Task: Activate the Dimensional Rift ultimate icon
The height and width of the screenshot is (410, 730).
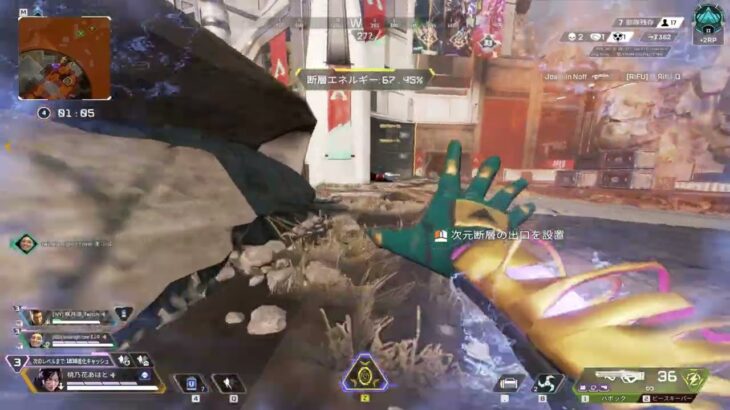Action: [361, 378]
